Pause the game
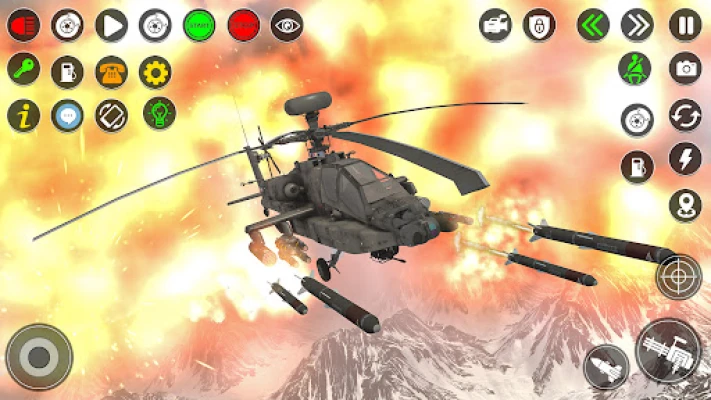This screenshot has height=400, width=711. pos(685,25)
